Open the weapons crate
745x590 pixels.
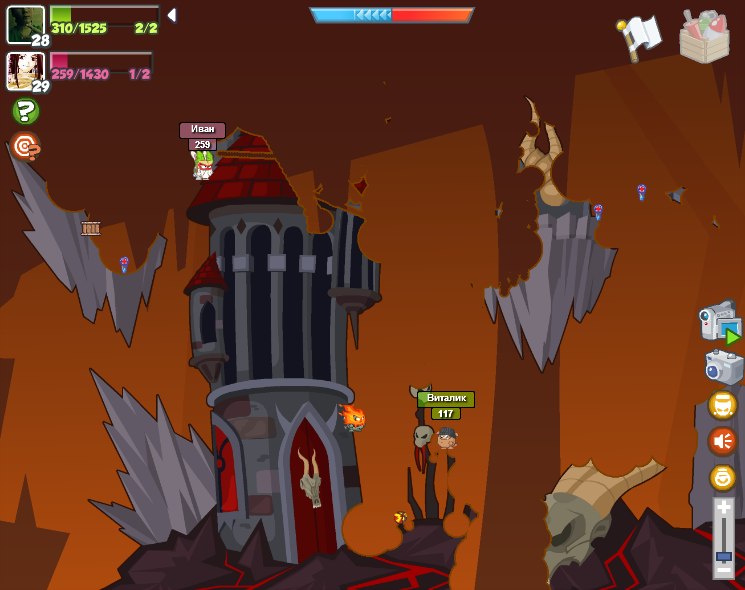click(x=704, y=37)
